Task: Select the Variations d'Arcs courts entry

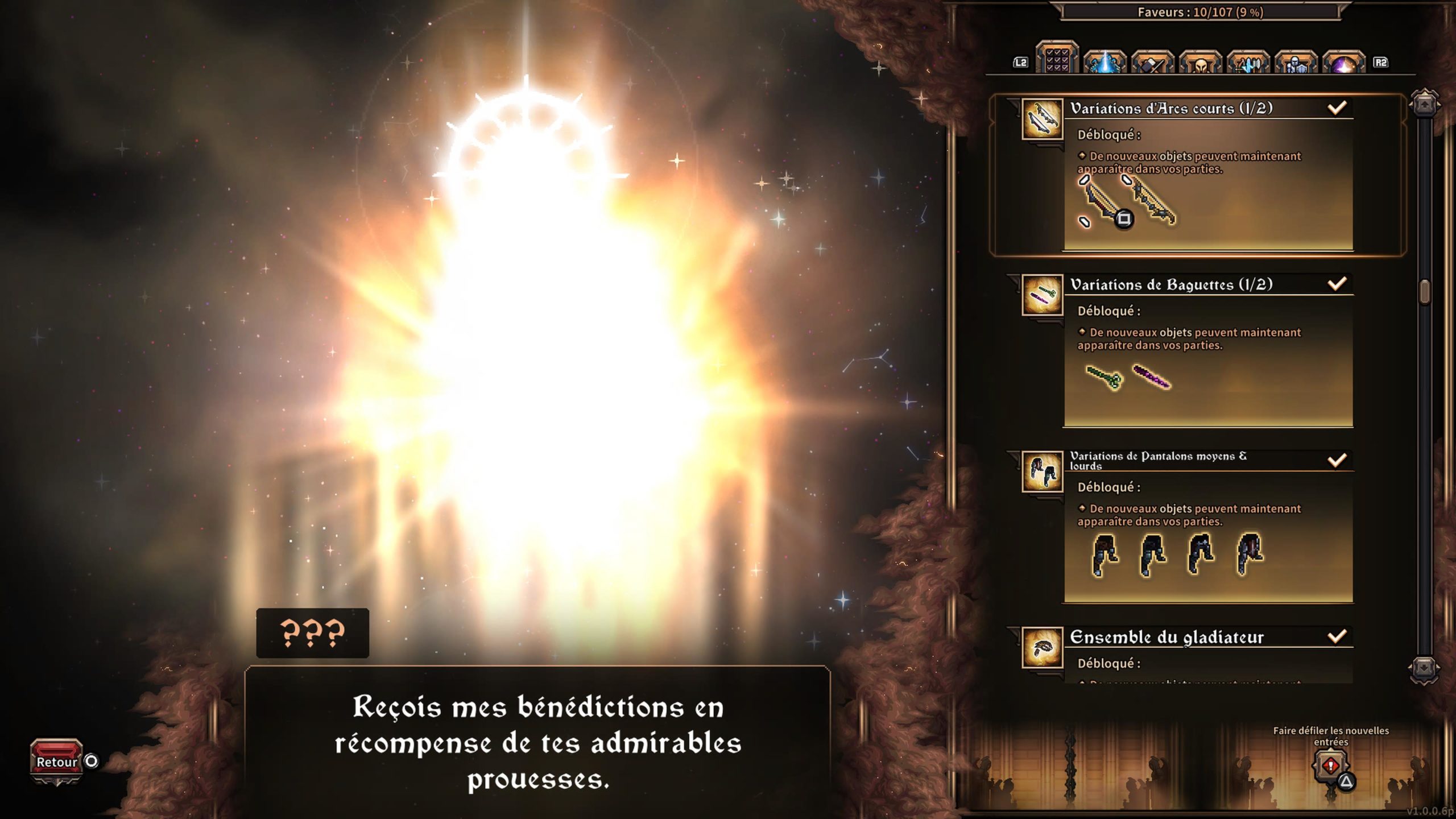Action: pyautogui.click(x=1170, y=108)
